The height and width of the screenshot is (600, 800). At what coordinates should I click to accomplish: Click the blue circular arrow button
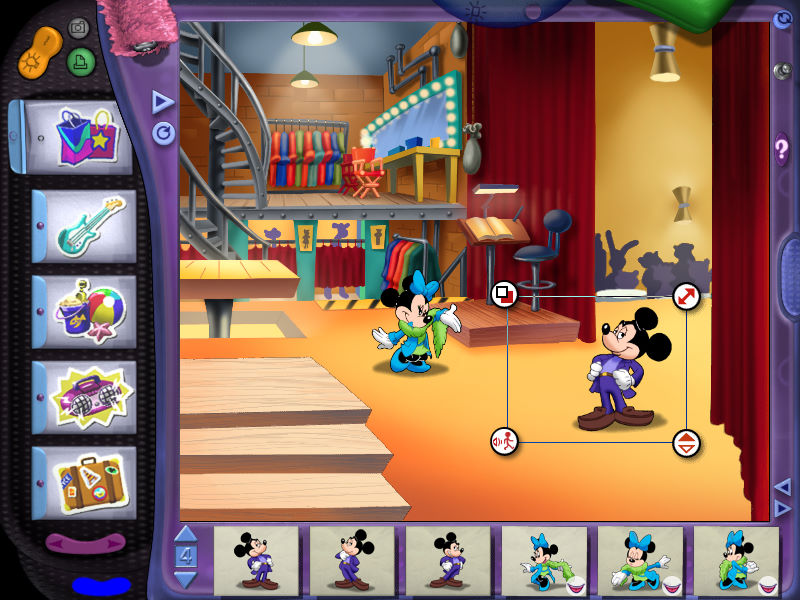point(163,133)
